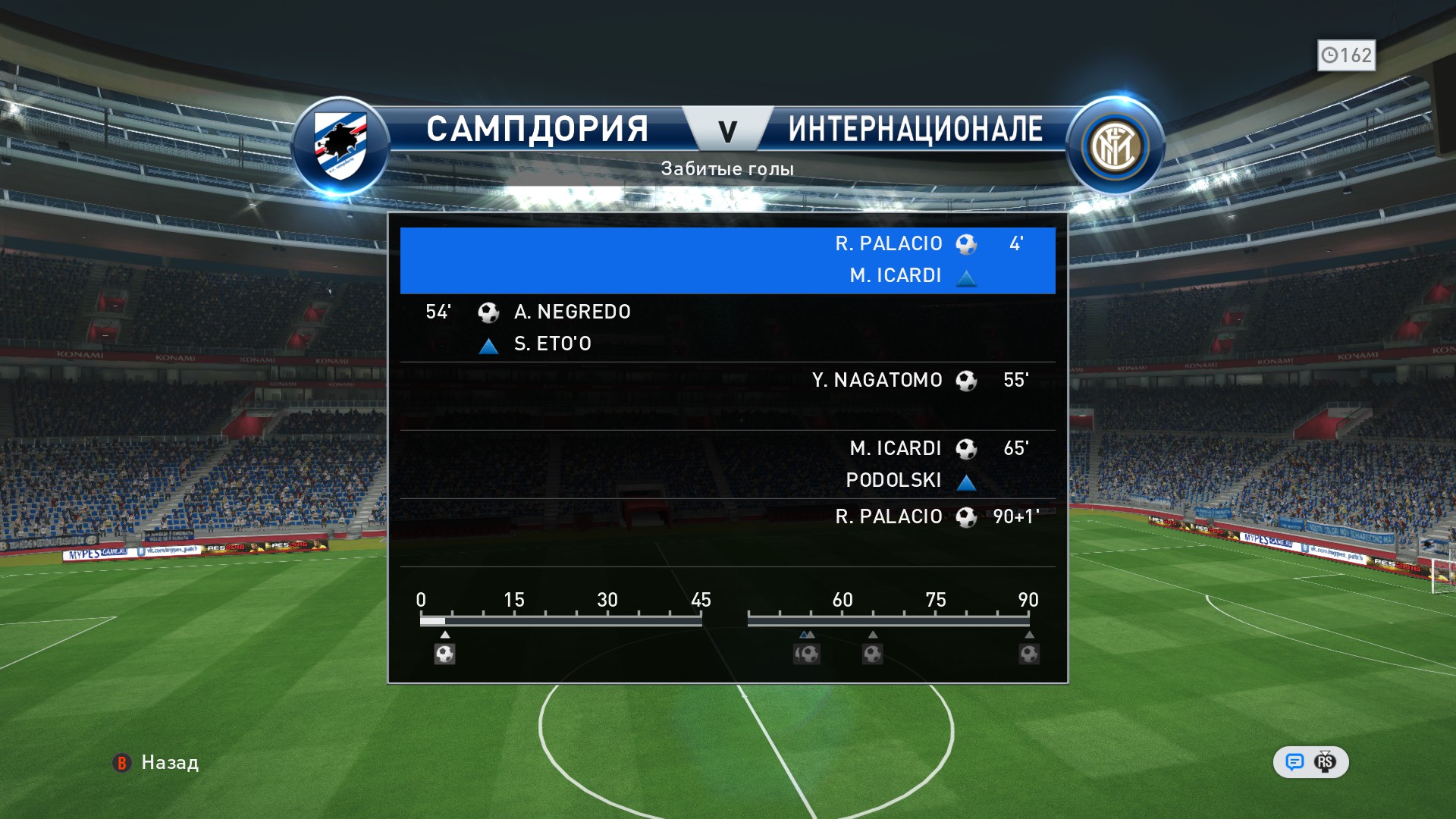
Task: Click the first-half goal ball on the timeline
Action: click(445, 654)
